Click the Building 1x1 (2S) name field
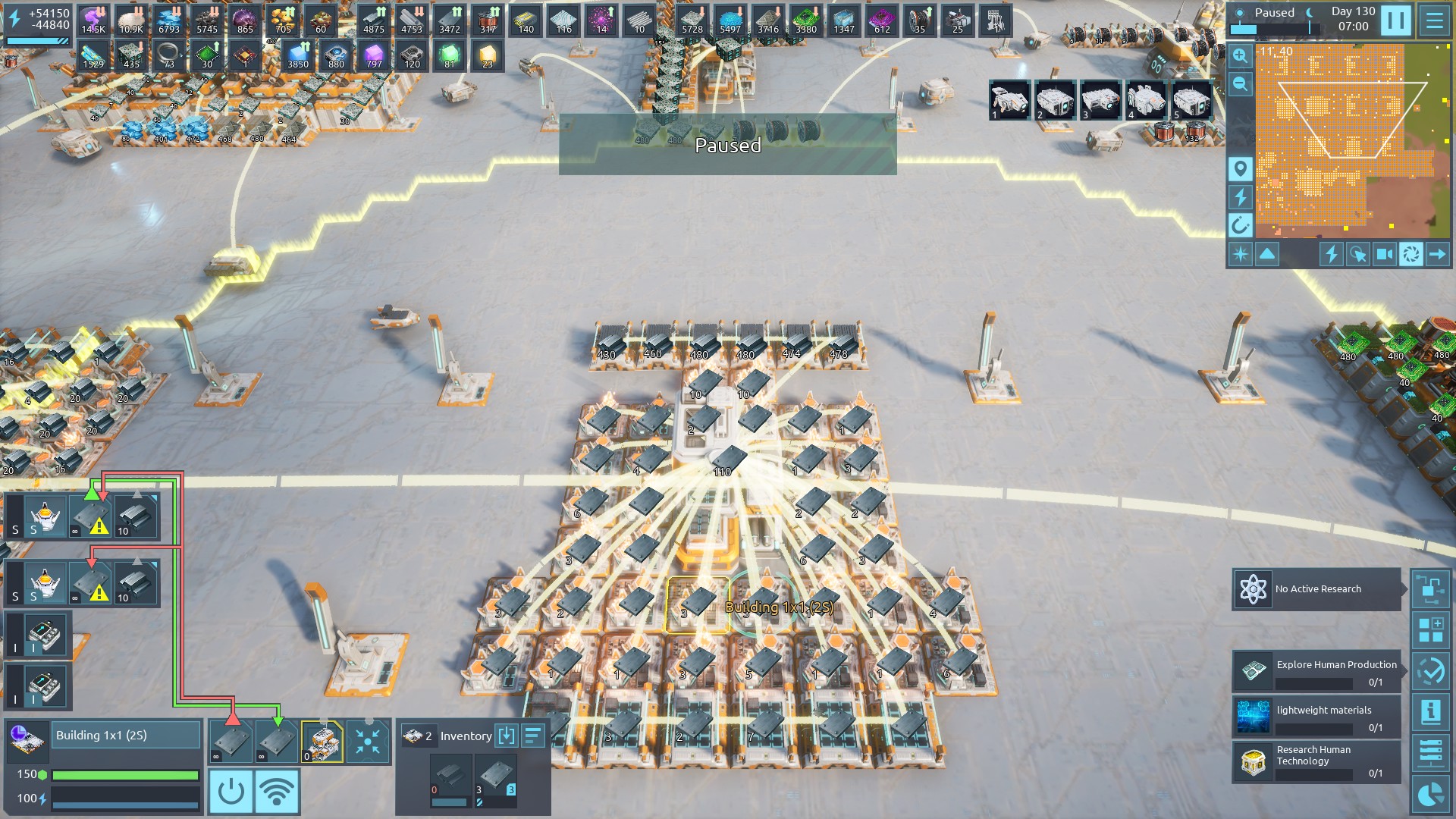 click(127, 736)
